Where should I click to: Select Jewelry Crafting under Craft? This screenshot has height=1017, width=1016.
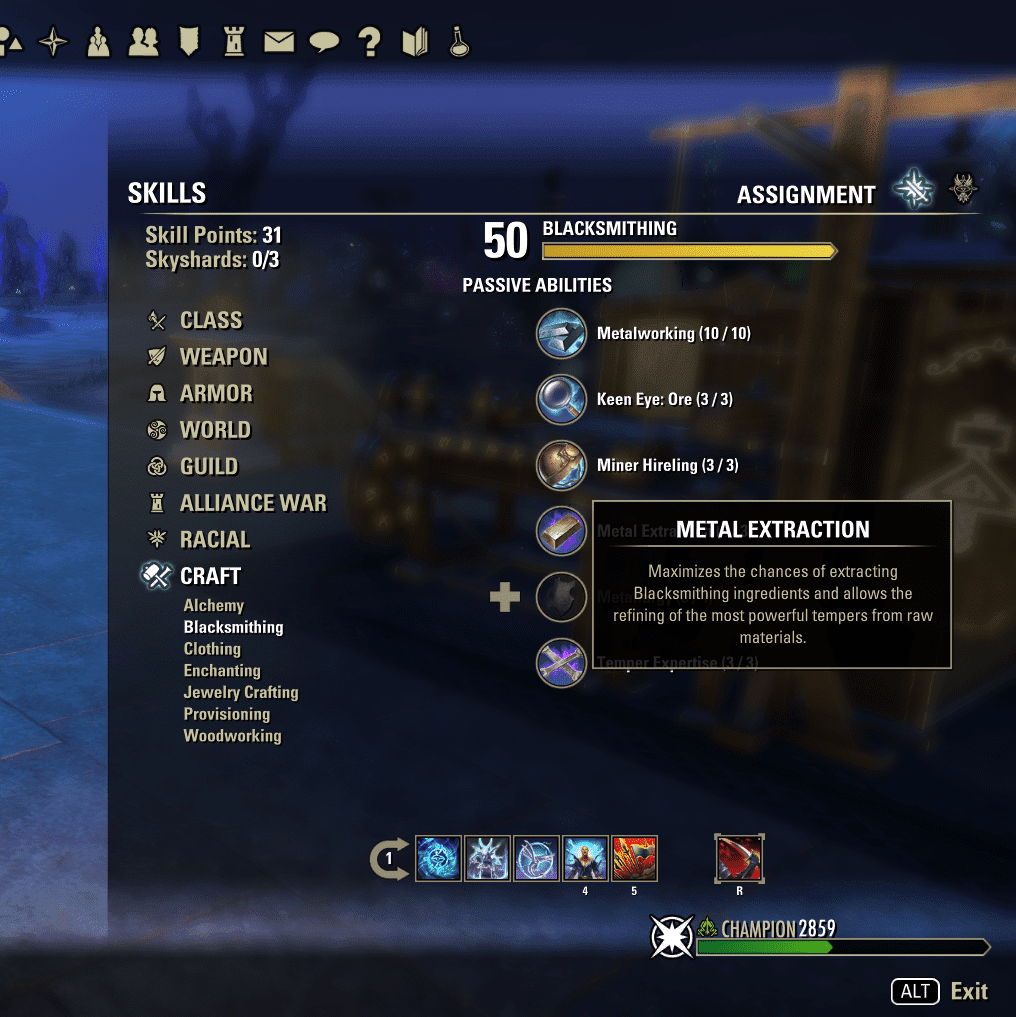[x=240, y=692]
